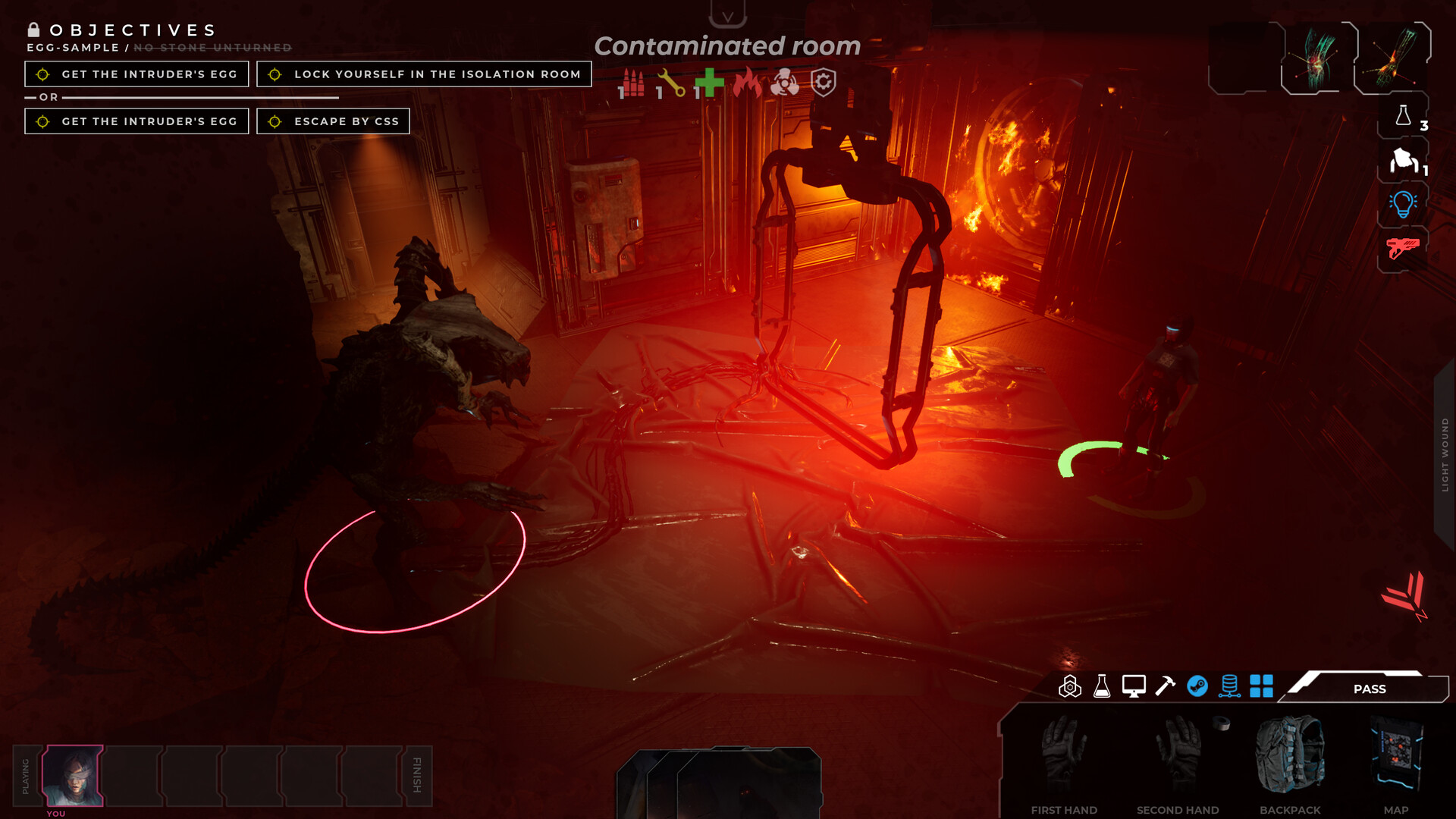Open the biohazard contamination icon
The image size is (1456, 819).
pos(785,83)
